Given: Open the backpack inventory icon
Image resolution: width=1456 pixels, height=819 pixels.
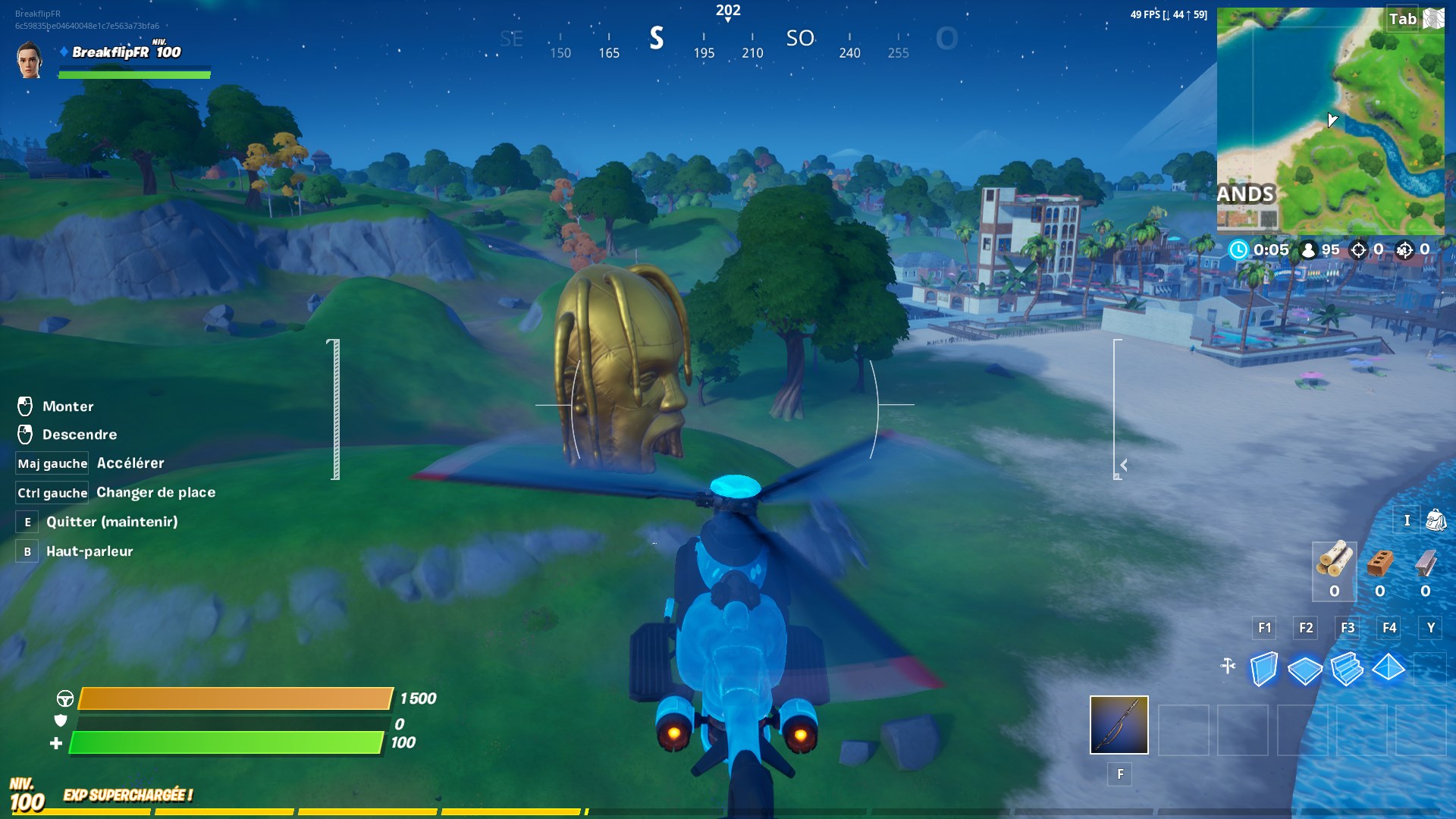Looking at the screenshot, I should tap(1436, 520).
